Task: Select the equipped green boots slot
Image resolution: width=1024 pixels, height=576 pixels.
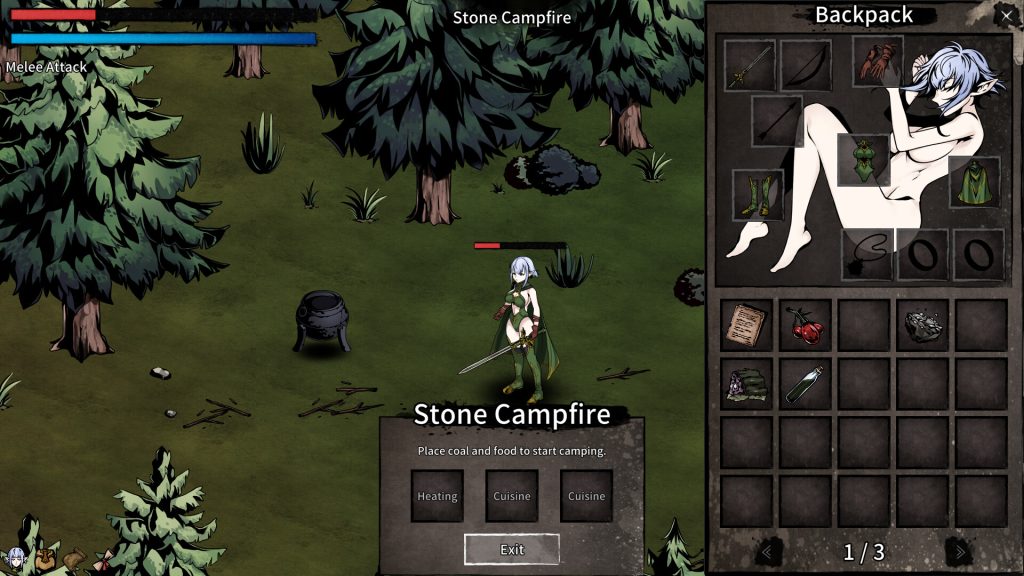Action: click(x=758, y=195)
